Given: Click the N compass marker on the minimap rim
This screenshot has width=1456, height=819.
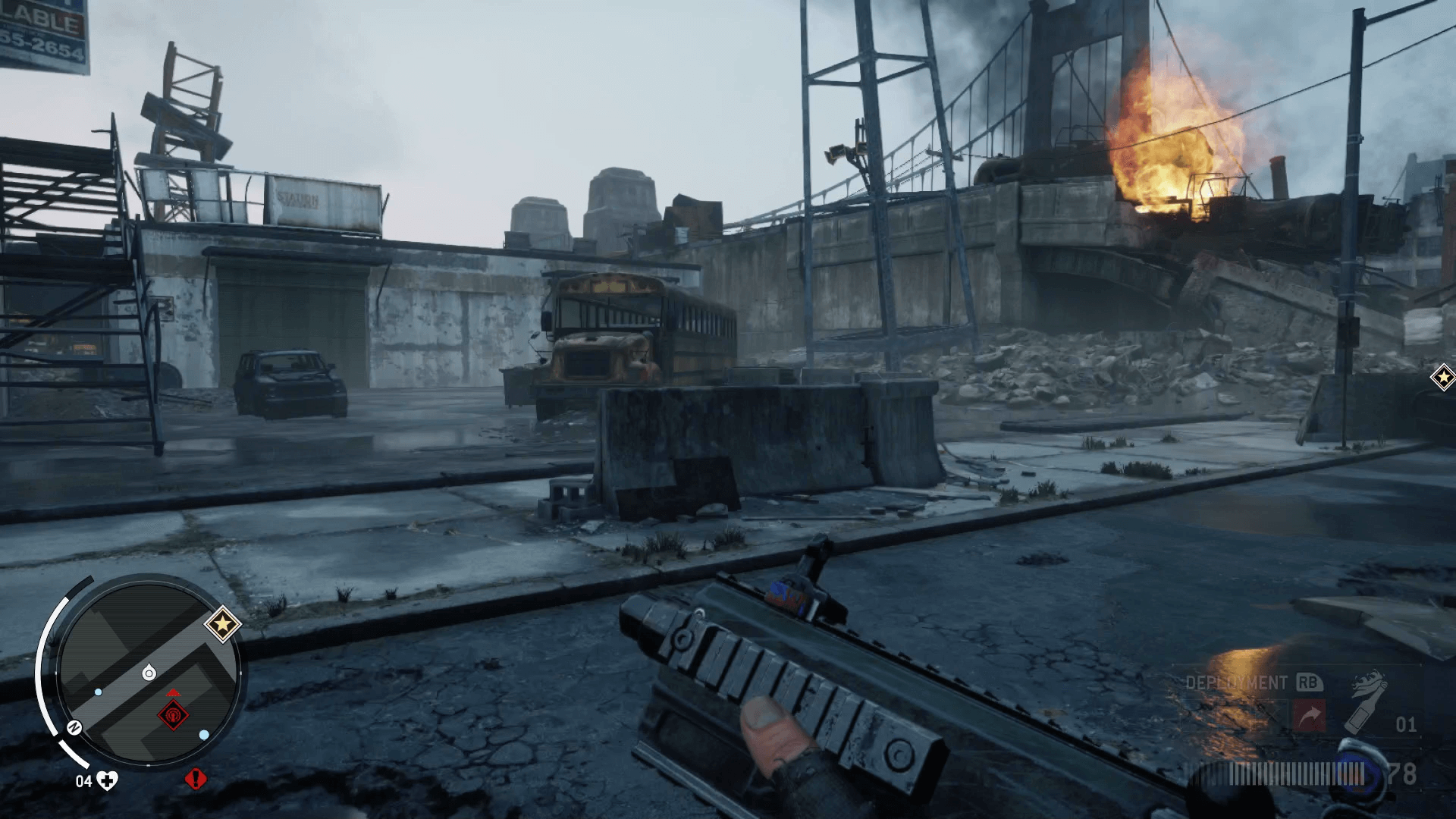Looking at the screenshot, I should coord(73,726).
